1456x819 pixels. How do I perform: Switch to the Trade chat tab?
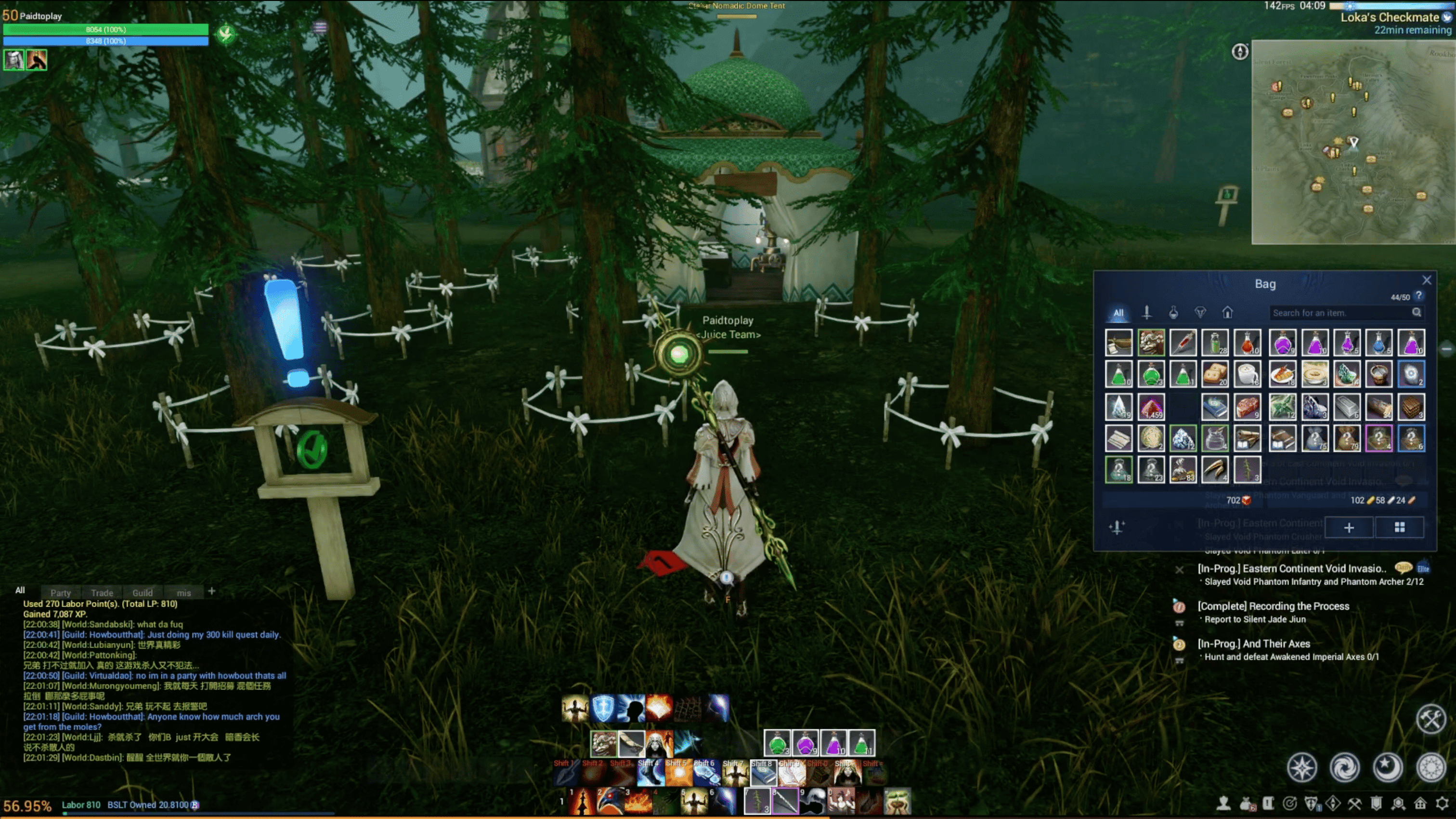102,593
